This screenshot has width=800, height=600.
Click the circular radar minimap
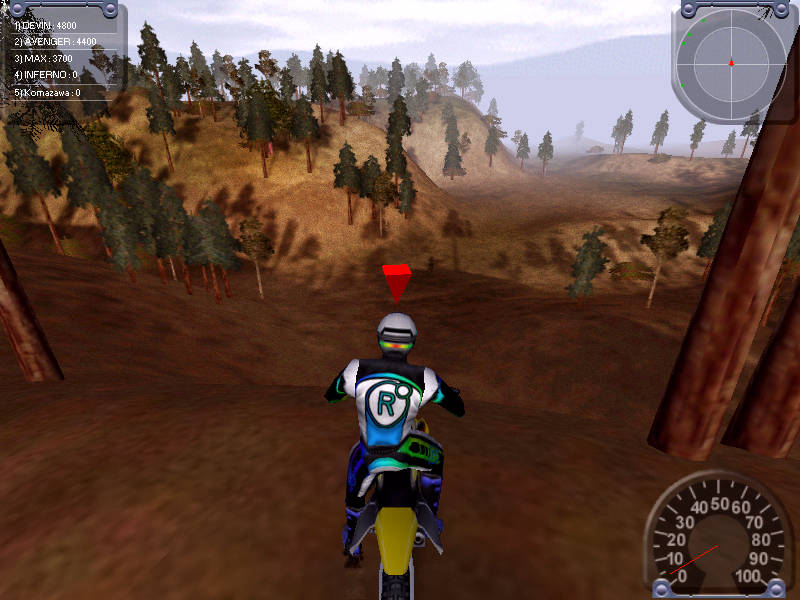click(x=731, y=63)
